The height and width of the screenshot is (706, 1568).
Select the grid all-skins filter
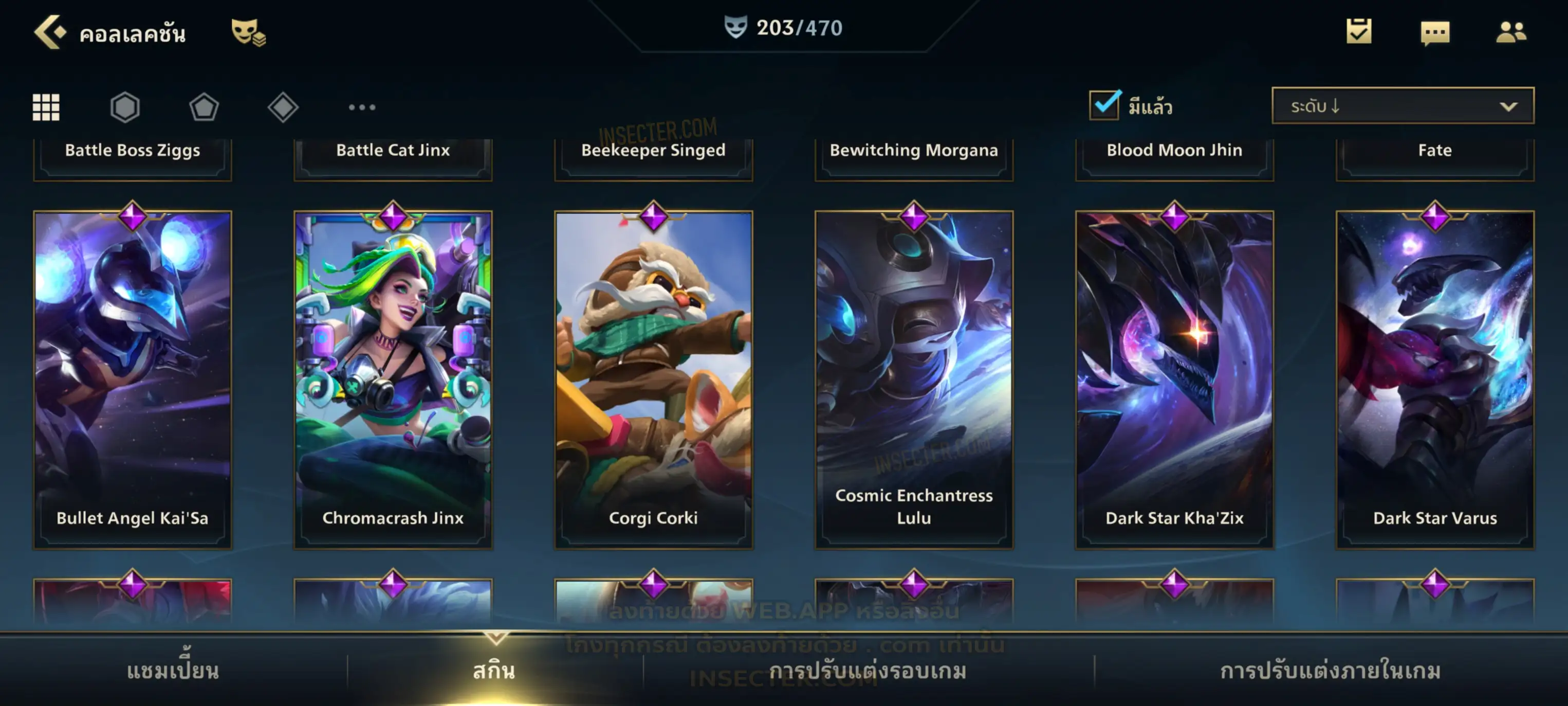pyautogui.click(x=46, y=107)
